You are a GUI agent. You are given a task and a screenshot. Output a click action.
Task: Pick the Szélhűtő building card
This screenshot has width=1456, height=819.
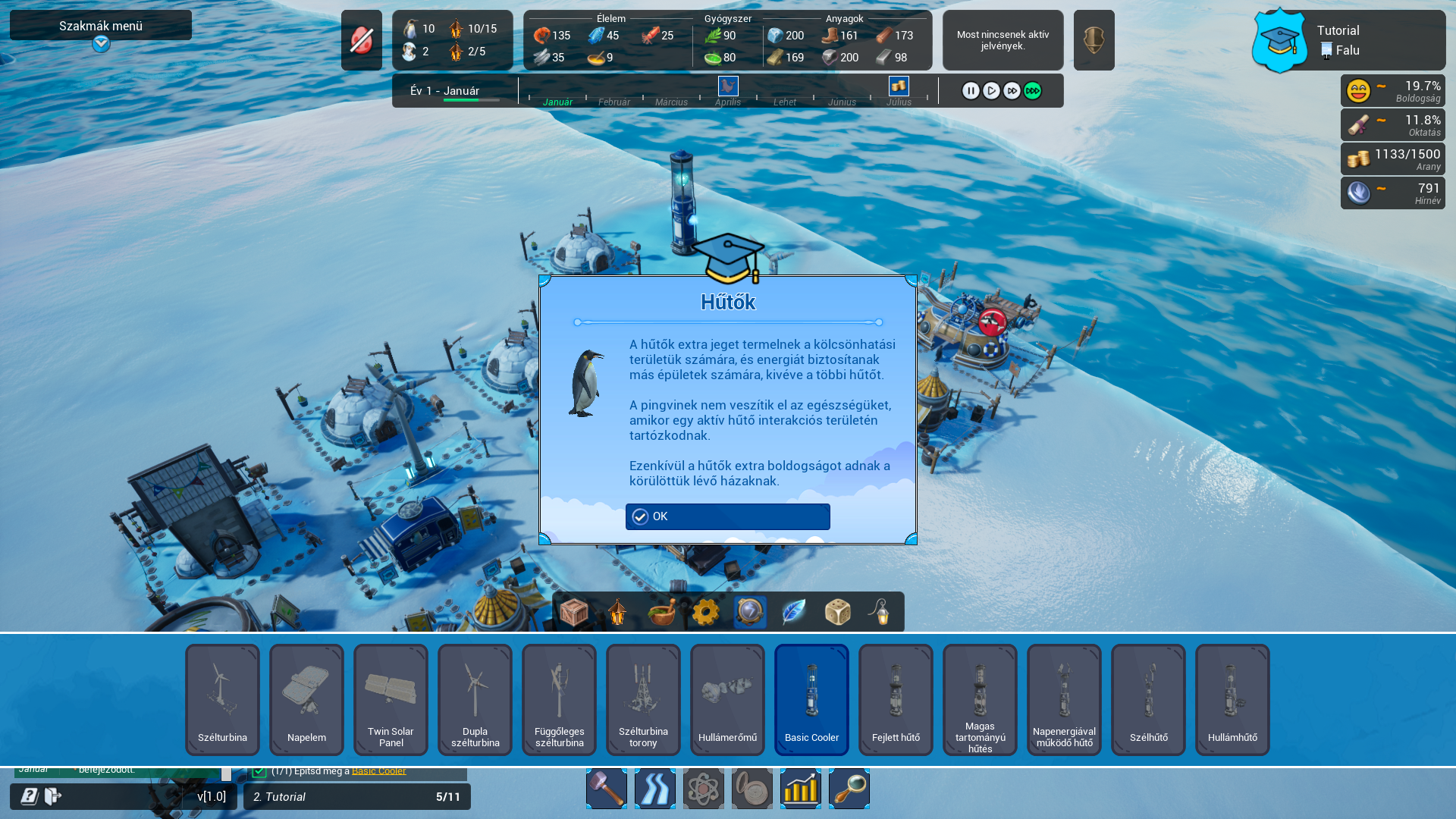[x=1148, y=699]
